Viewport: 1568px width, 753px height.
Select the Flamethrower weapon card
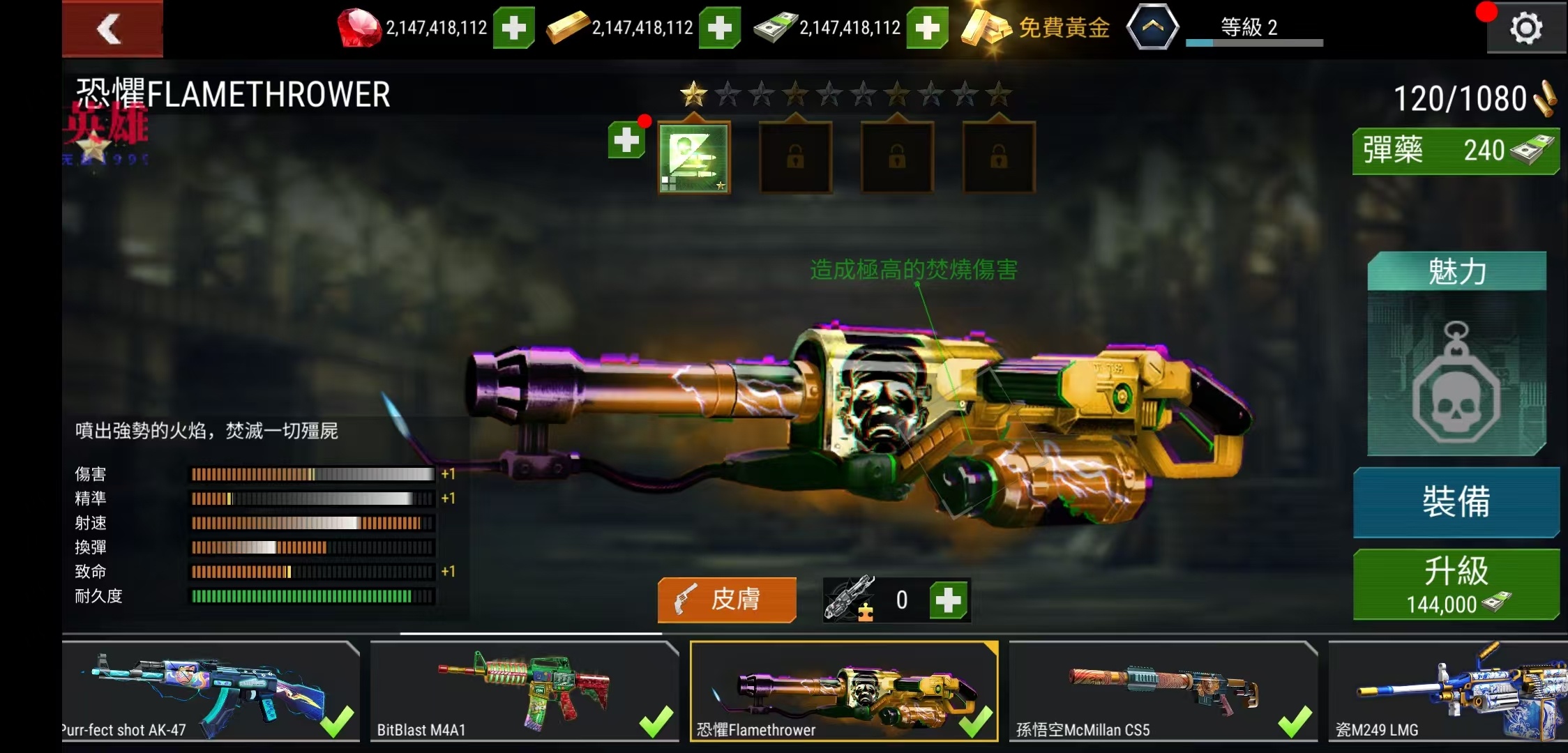[x=843, y=690]
